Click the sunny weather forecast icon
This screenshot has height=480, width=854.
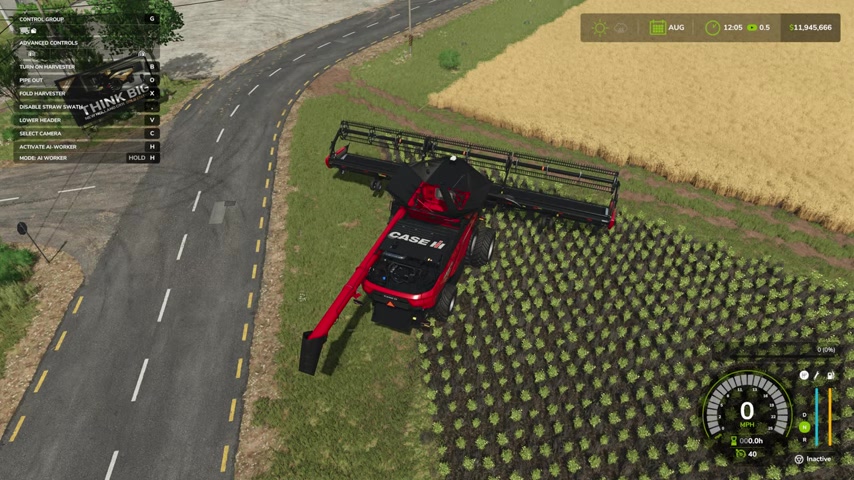(x=600, y=28)
